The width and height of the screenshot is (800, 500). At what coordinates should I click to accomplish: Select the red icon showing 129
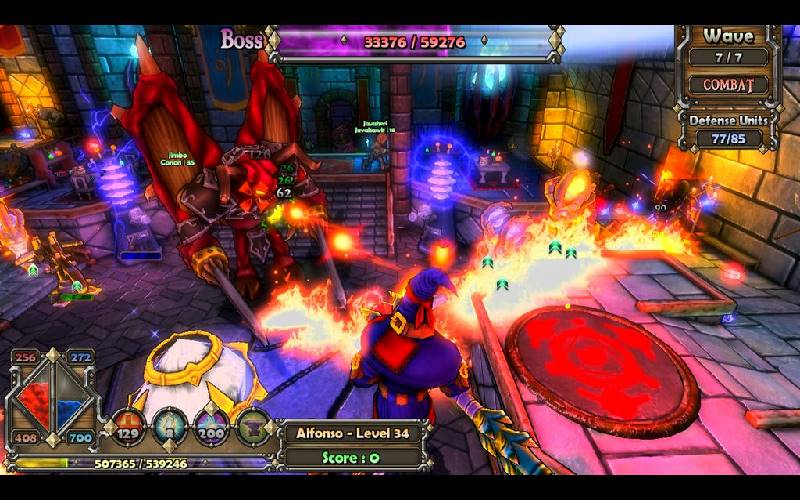129,427
